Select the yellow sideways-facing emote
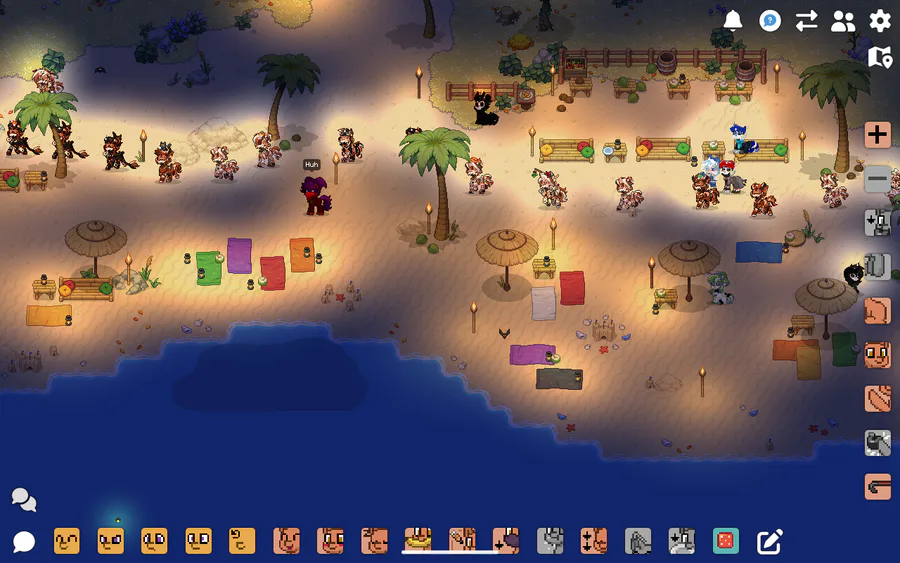Viewport: 900px width, 563px height. coord(242,542)
